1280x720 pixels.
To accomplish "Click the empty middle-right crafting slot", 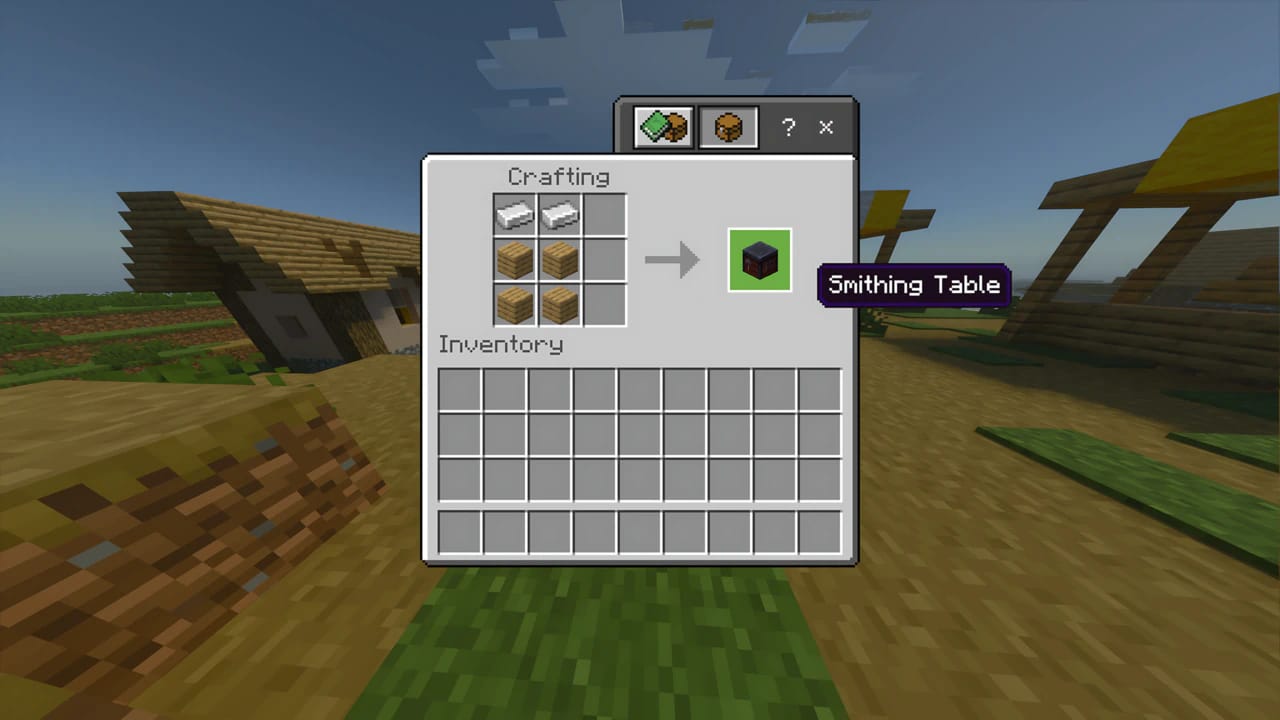I will 604,259.
